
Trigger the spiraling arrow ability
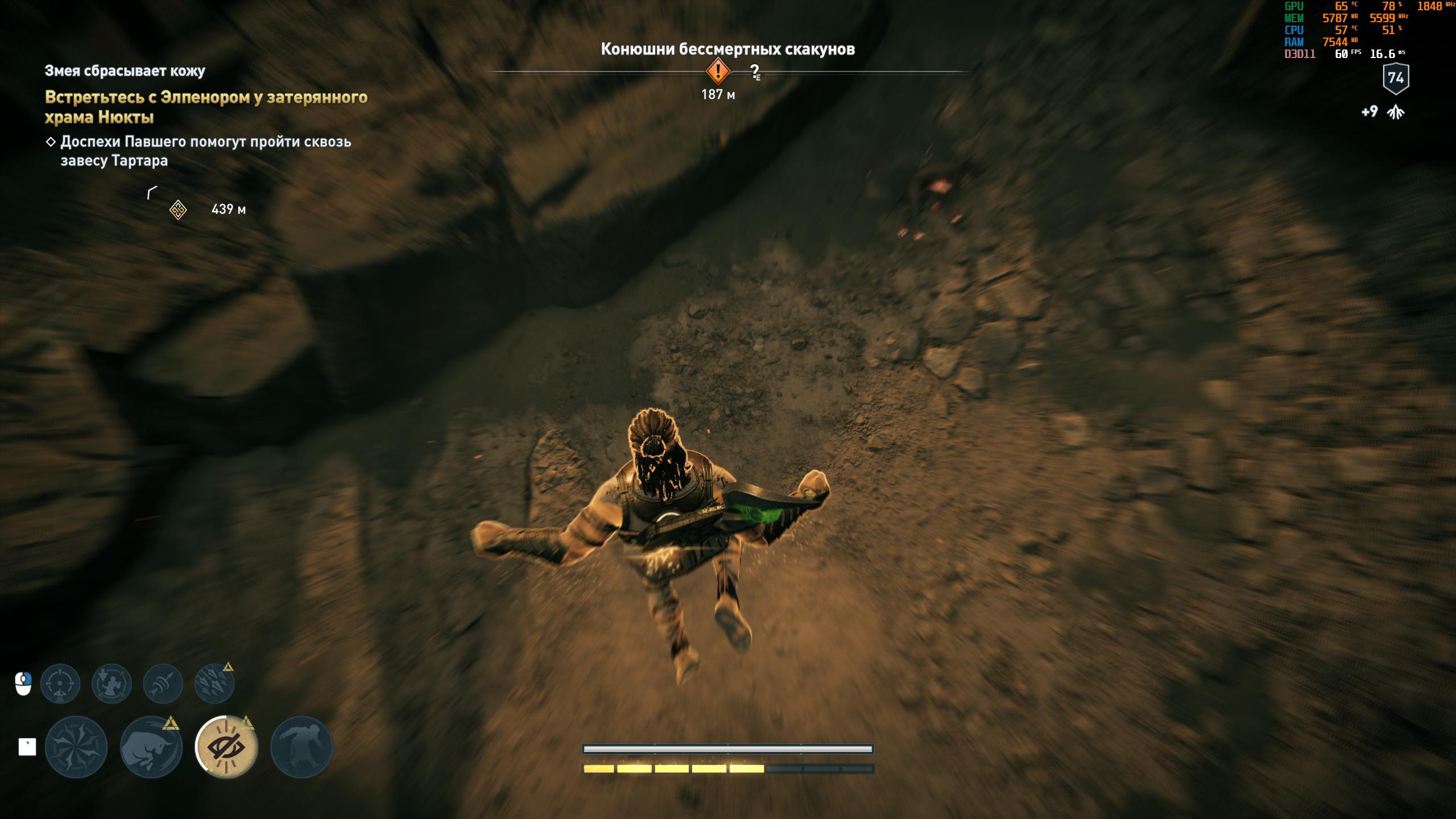pos(163,684)
